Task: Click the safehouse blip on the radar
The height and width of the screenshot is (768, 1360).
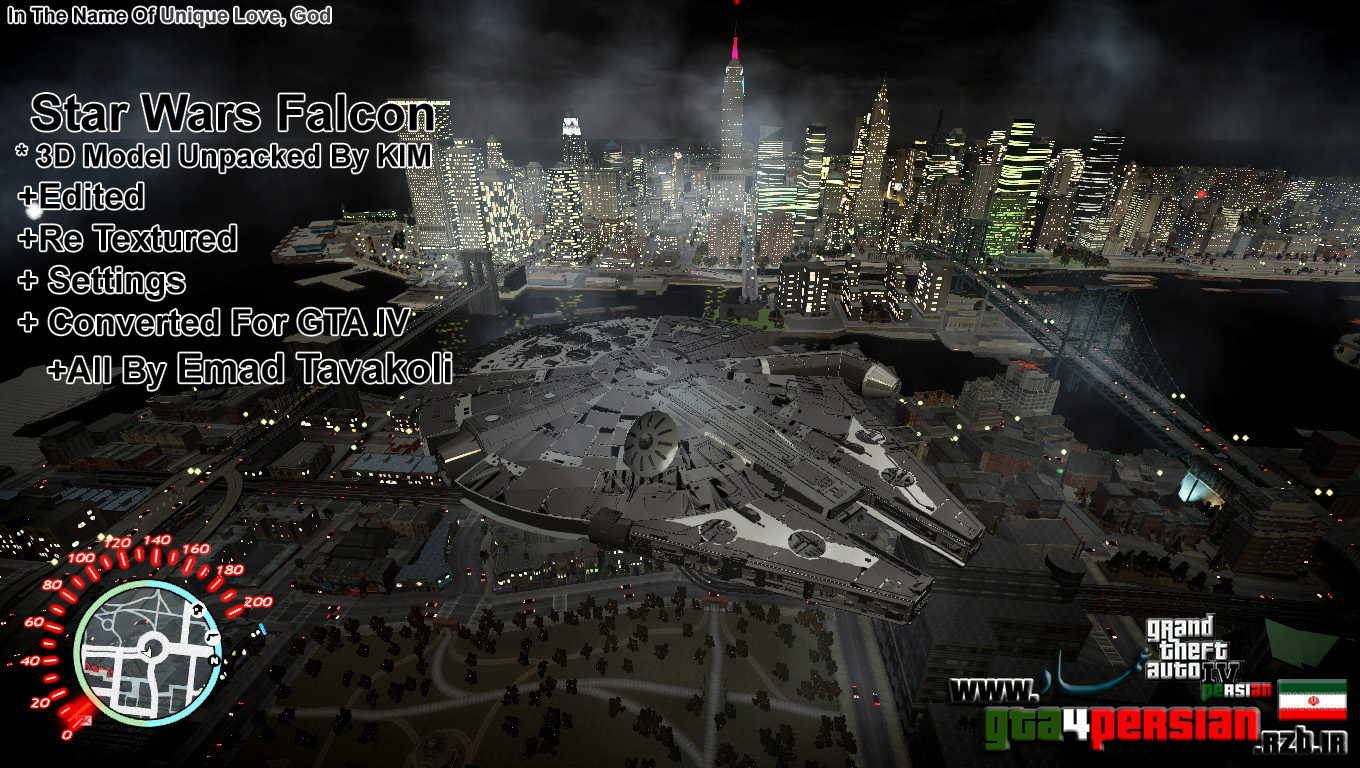Action: 198,610
